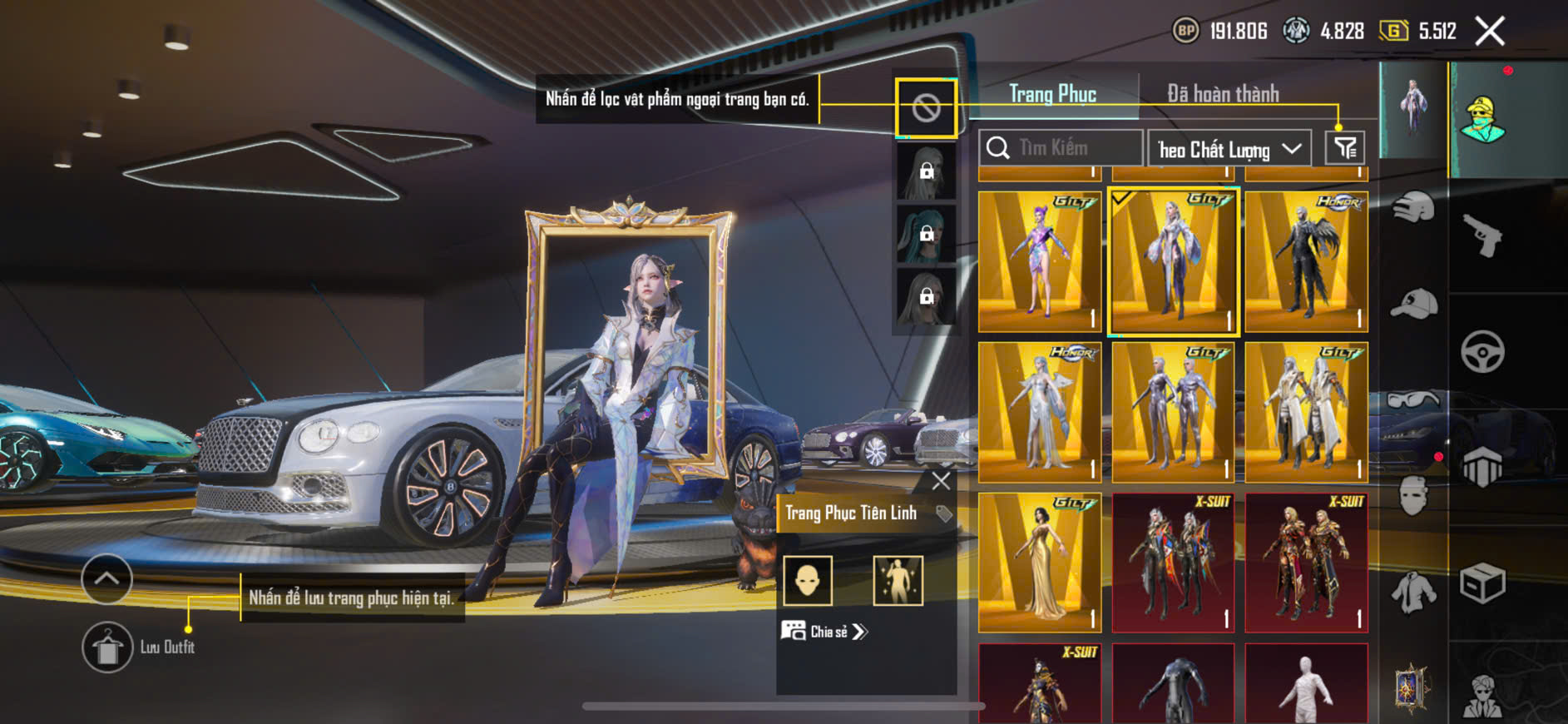The width and height of the screenshot is (1568, 724).
Task: Open the steering wheel vehicle category
Action: coord(1482,351)
